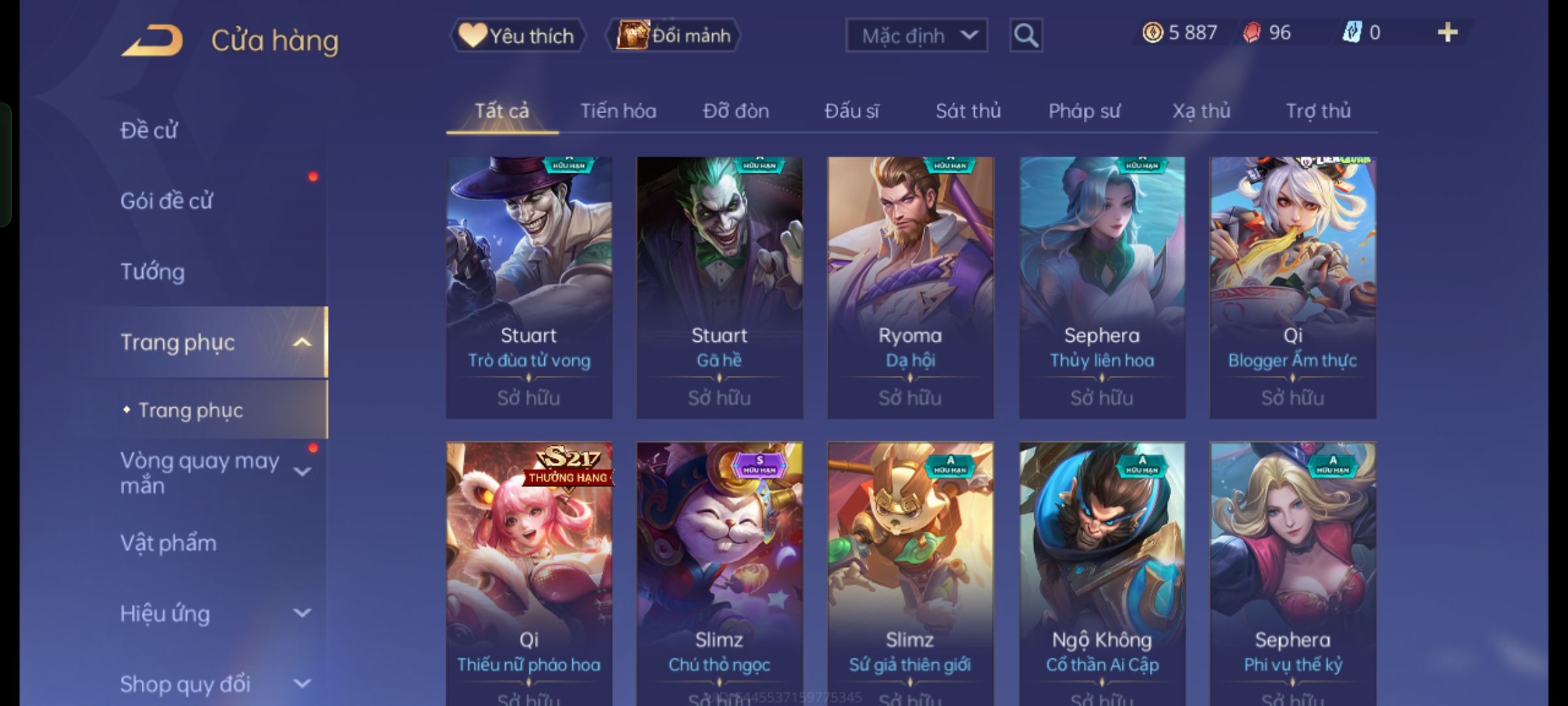Select Stuart Trò đùa tử vong skin
The height and width of the screenshot is (706, 1568).
pyautogui.click(x=529, y=288)
